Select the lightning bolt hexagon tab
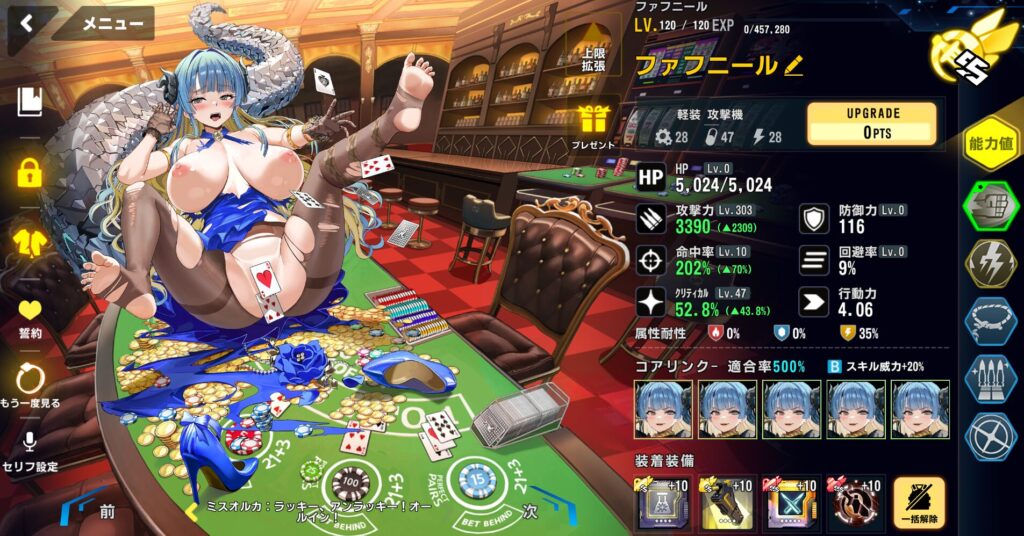This screenshot has width=1024, height=536. [990, 263]
